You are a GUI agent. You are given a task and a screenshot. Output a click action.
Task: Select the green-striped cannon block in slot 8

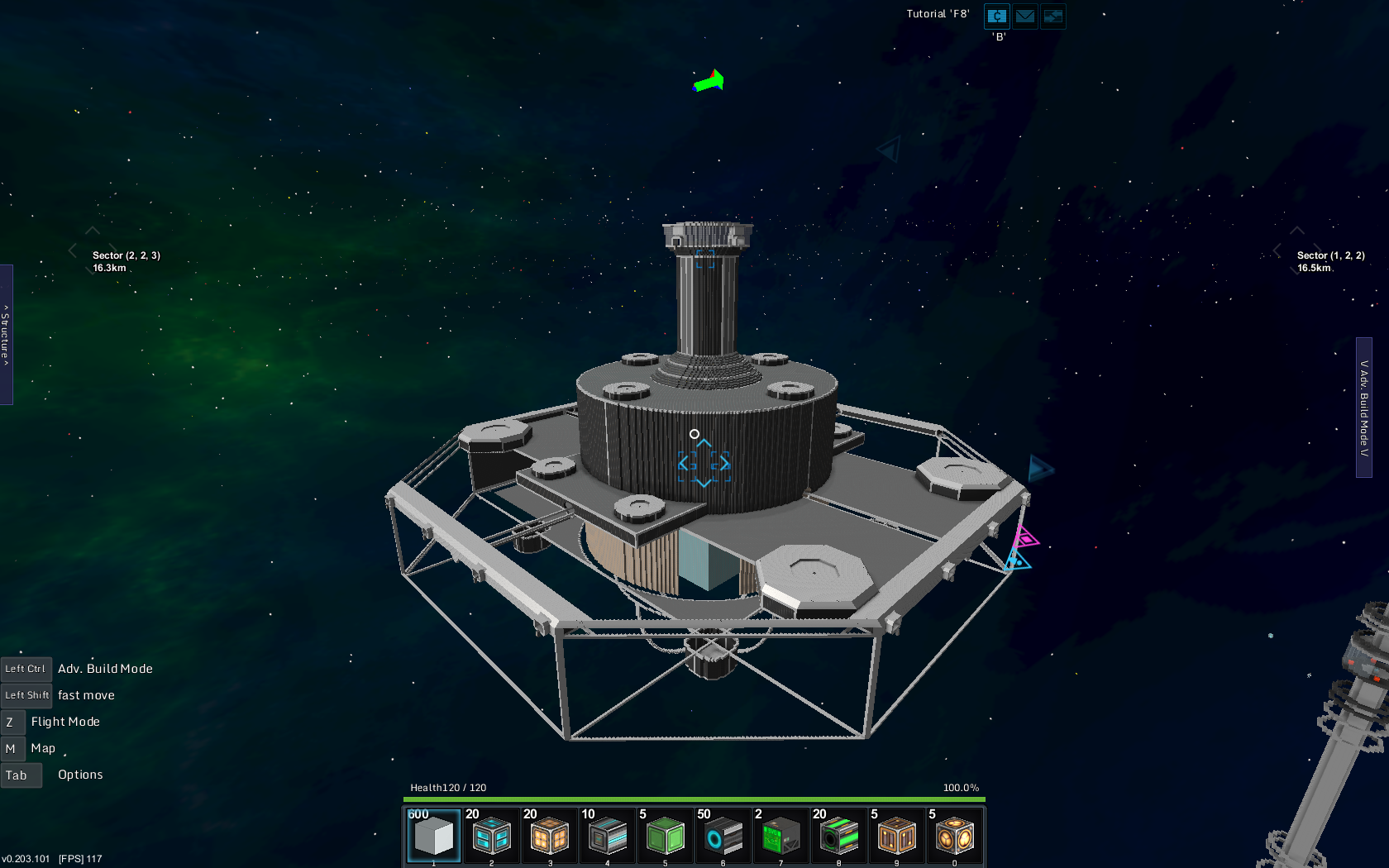(x=838, y=837)
